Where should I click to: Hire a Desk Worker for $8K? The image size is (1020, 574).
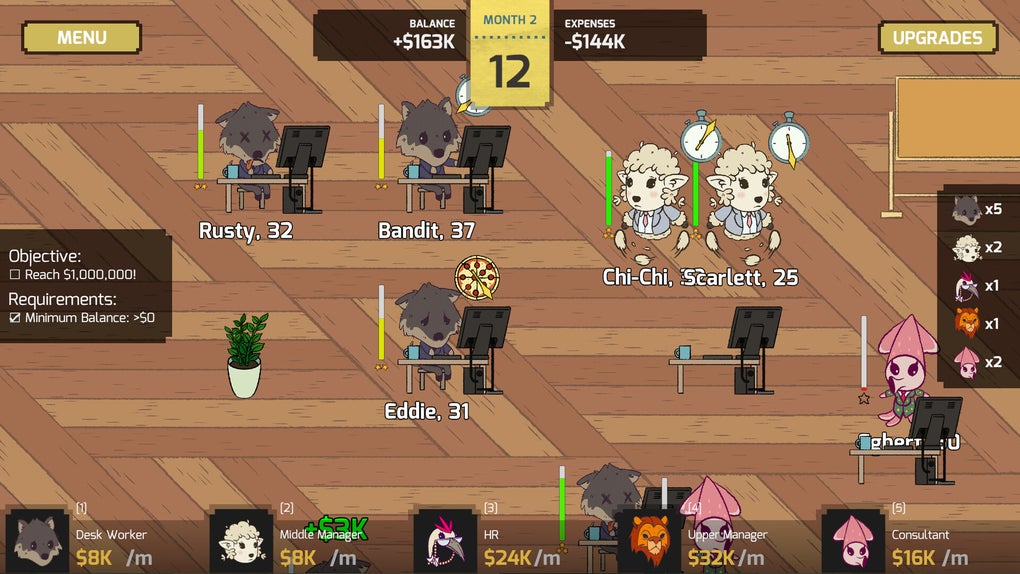click(100, 543)
